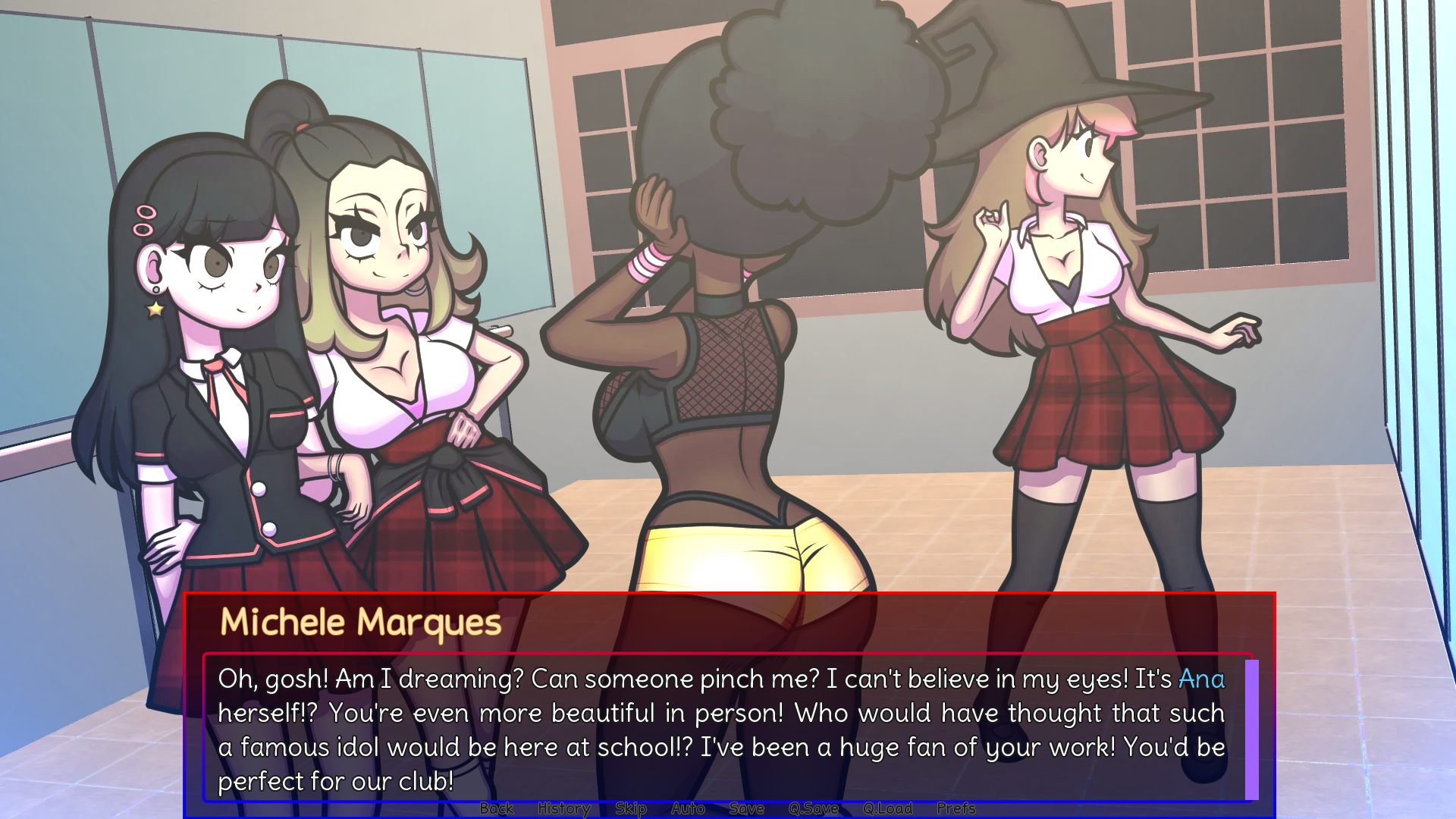Open the Prefs settings
Screen dimensions: 1456x819
point(955,808)
